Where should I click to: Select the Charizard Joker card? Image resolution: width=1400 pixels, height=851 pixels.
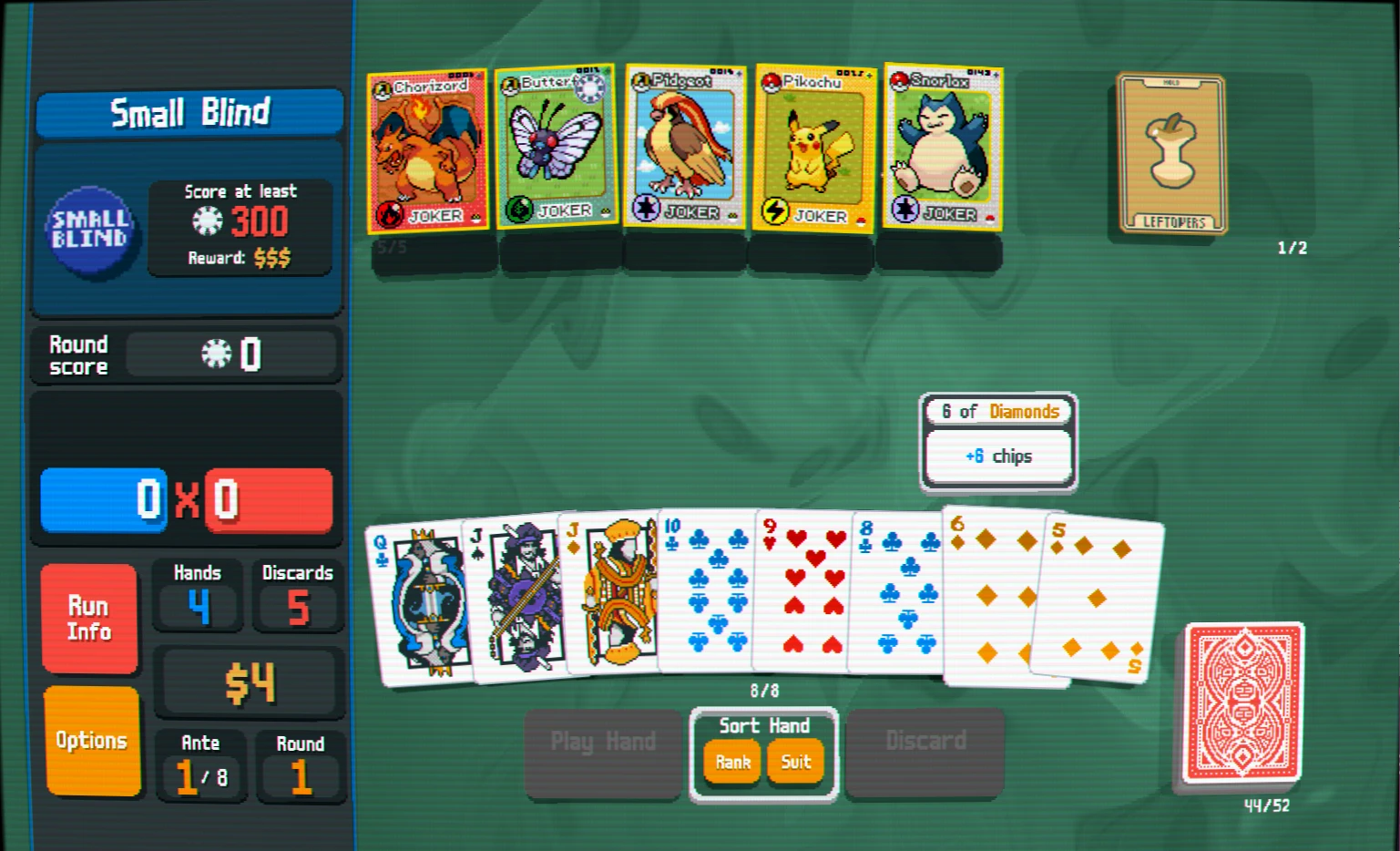coord(428,150)
